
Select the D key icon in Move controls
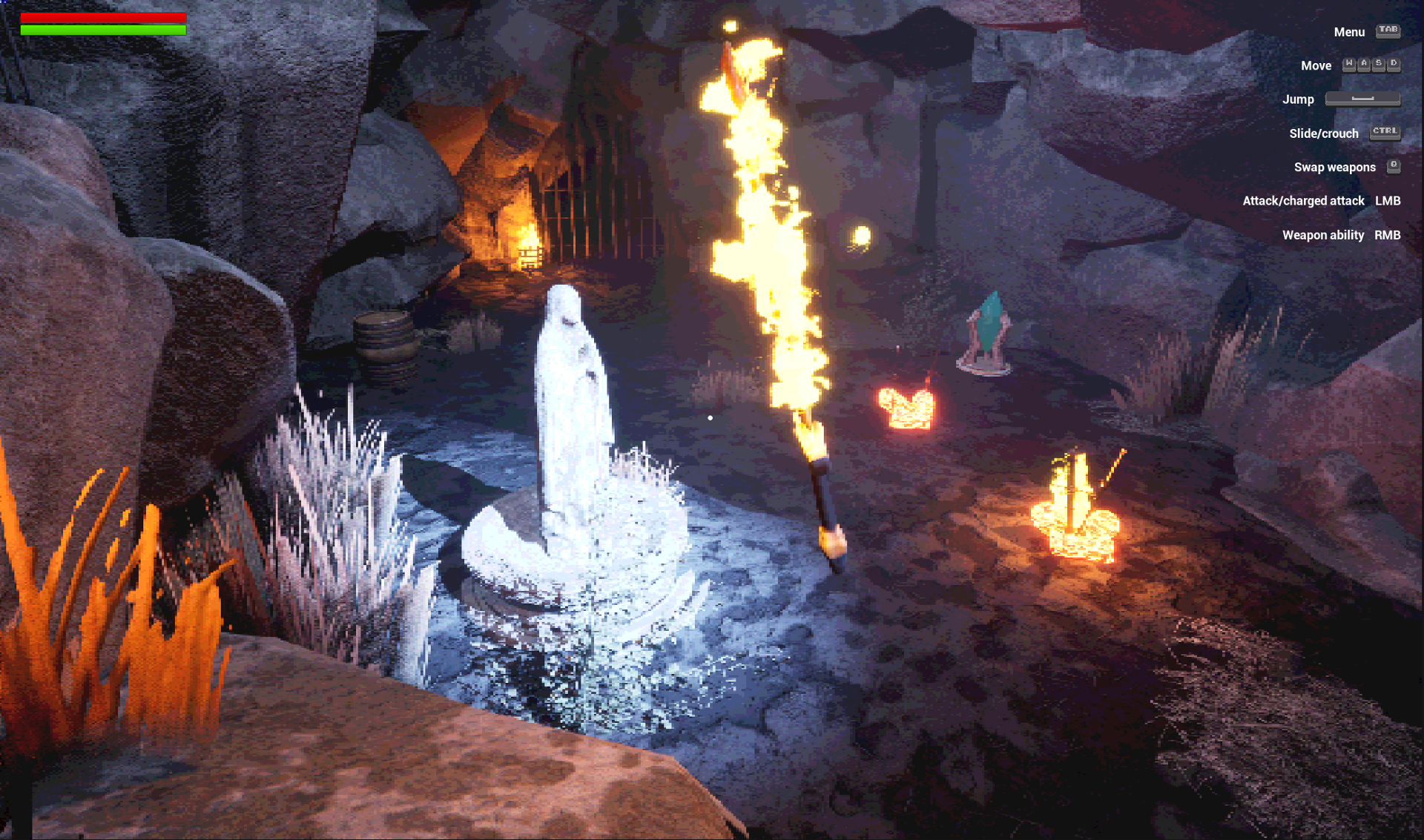coord(1394,65)
